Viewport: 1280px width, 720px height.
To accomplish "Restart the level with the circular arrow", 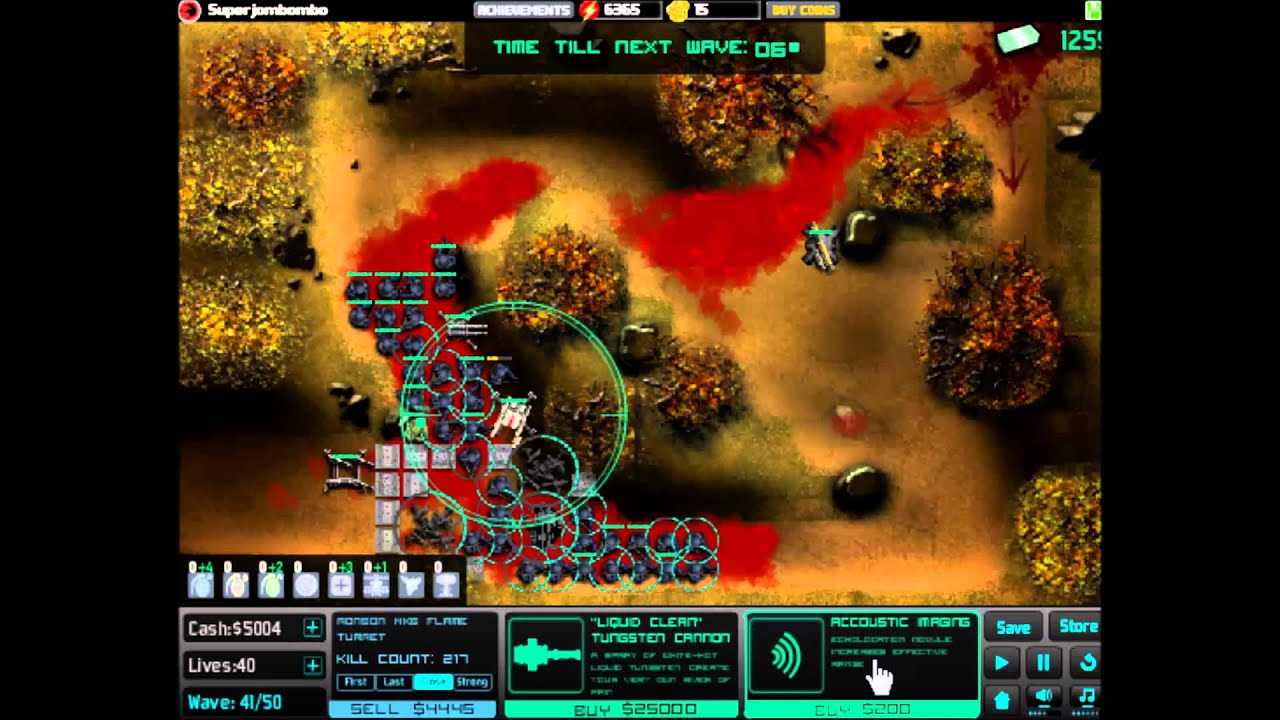I will coord(1086,662).
